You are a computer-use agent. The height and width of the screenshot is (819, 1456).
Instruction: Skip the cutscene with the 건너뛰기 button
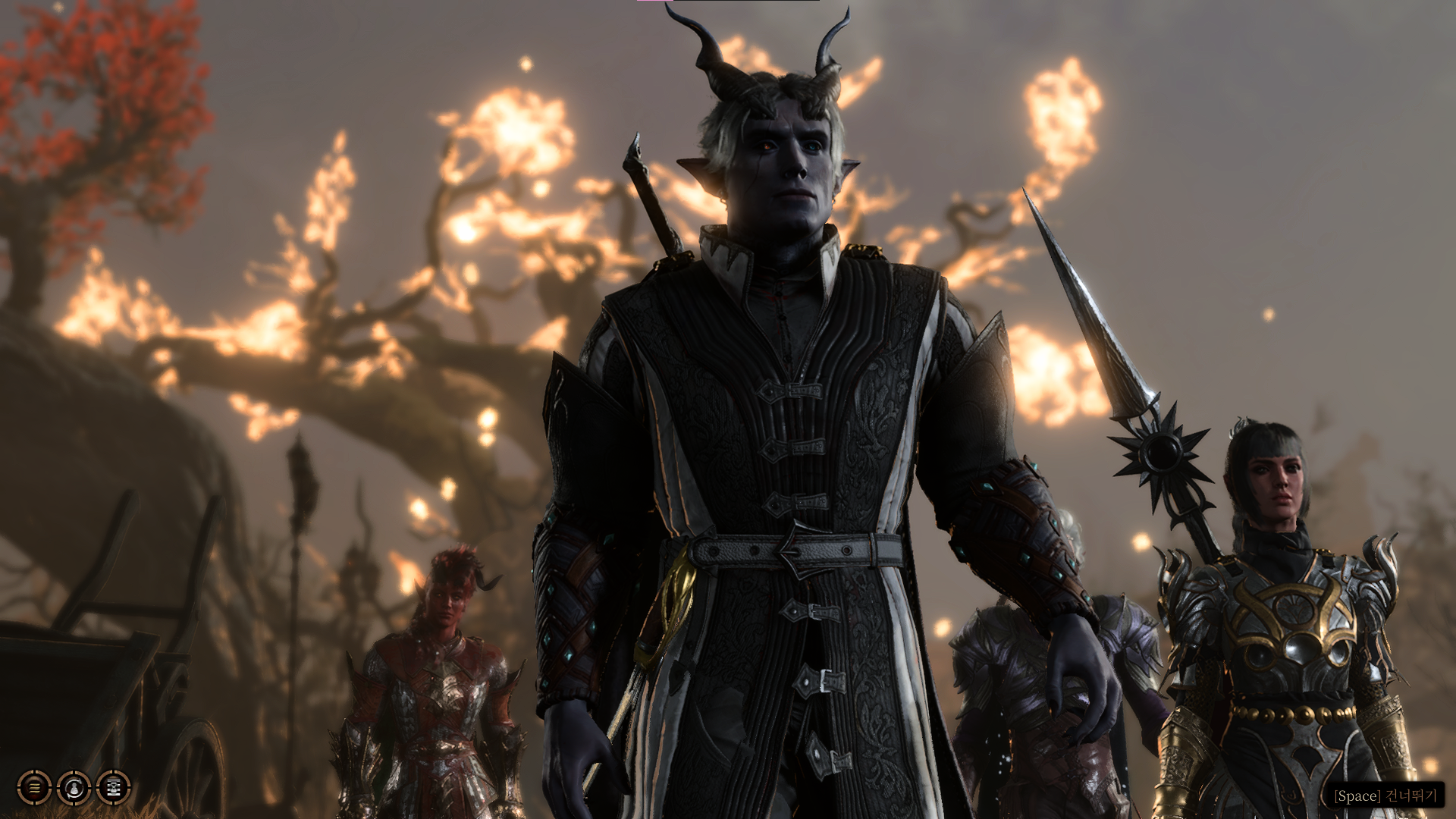1385,796
